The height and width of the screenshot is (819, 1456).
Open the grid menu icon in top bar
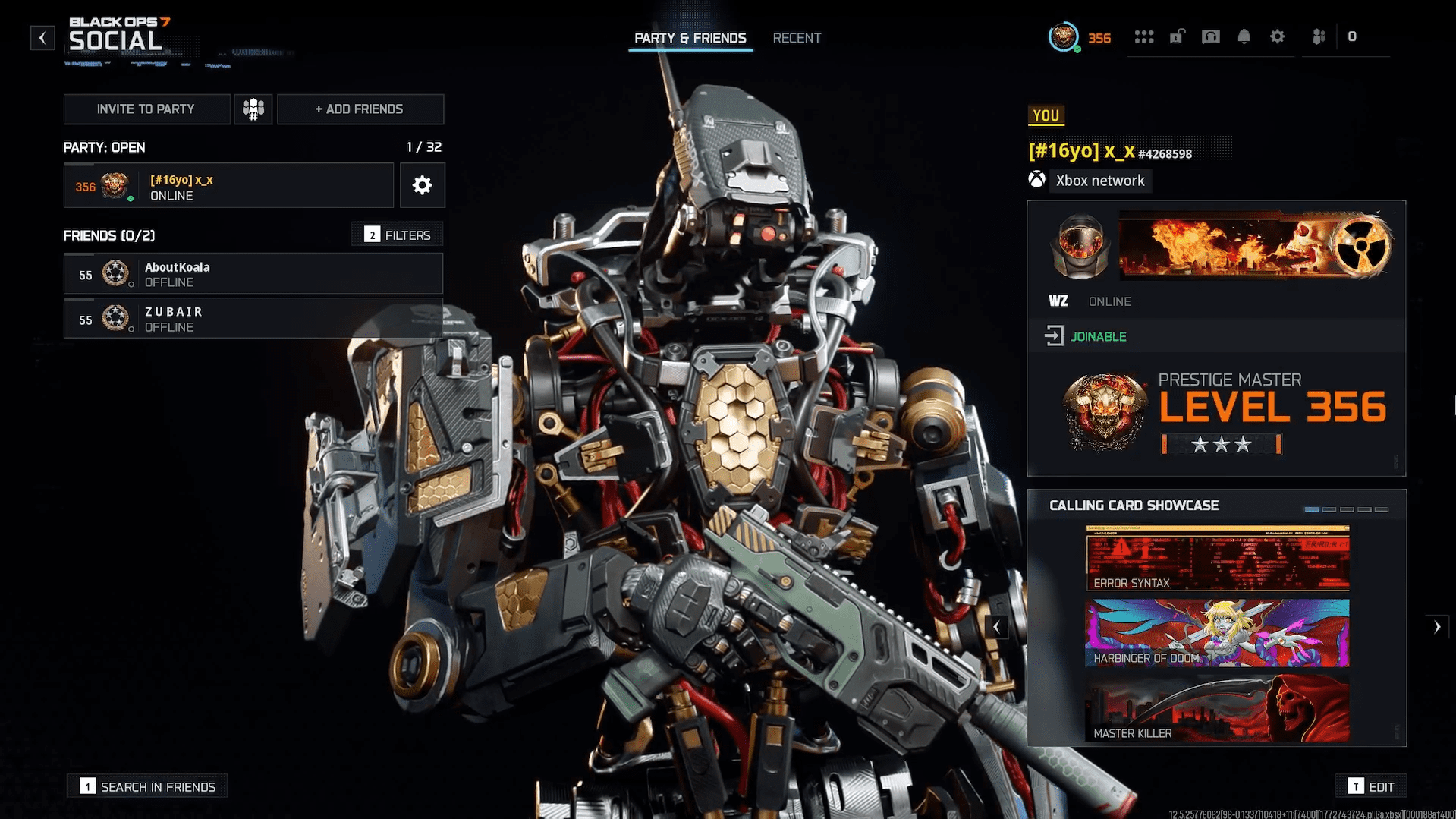(x=1143, y=37)
